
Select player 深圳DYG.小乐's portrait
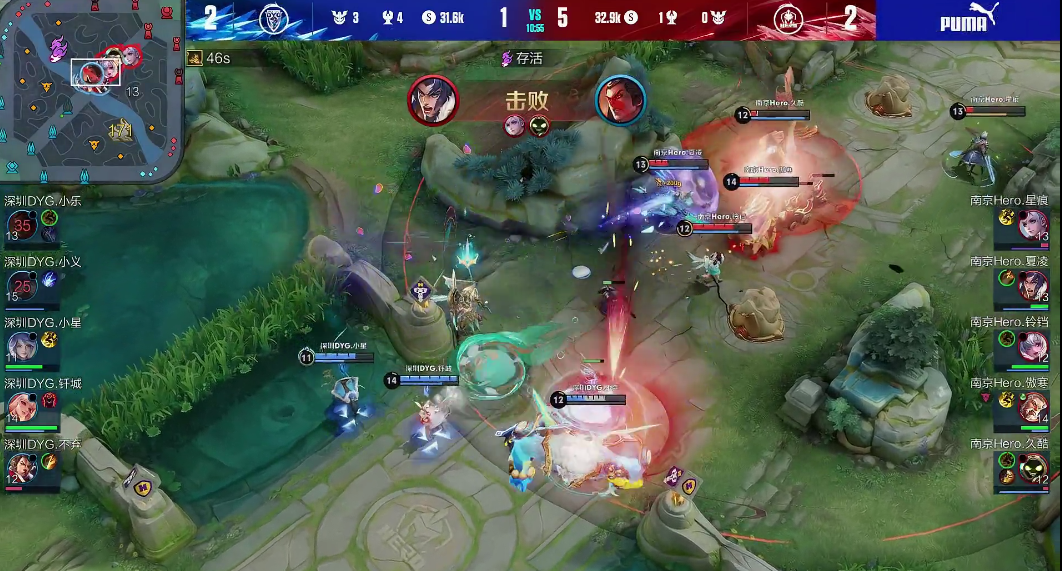21,226
